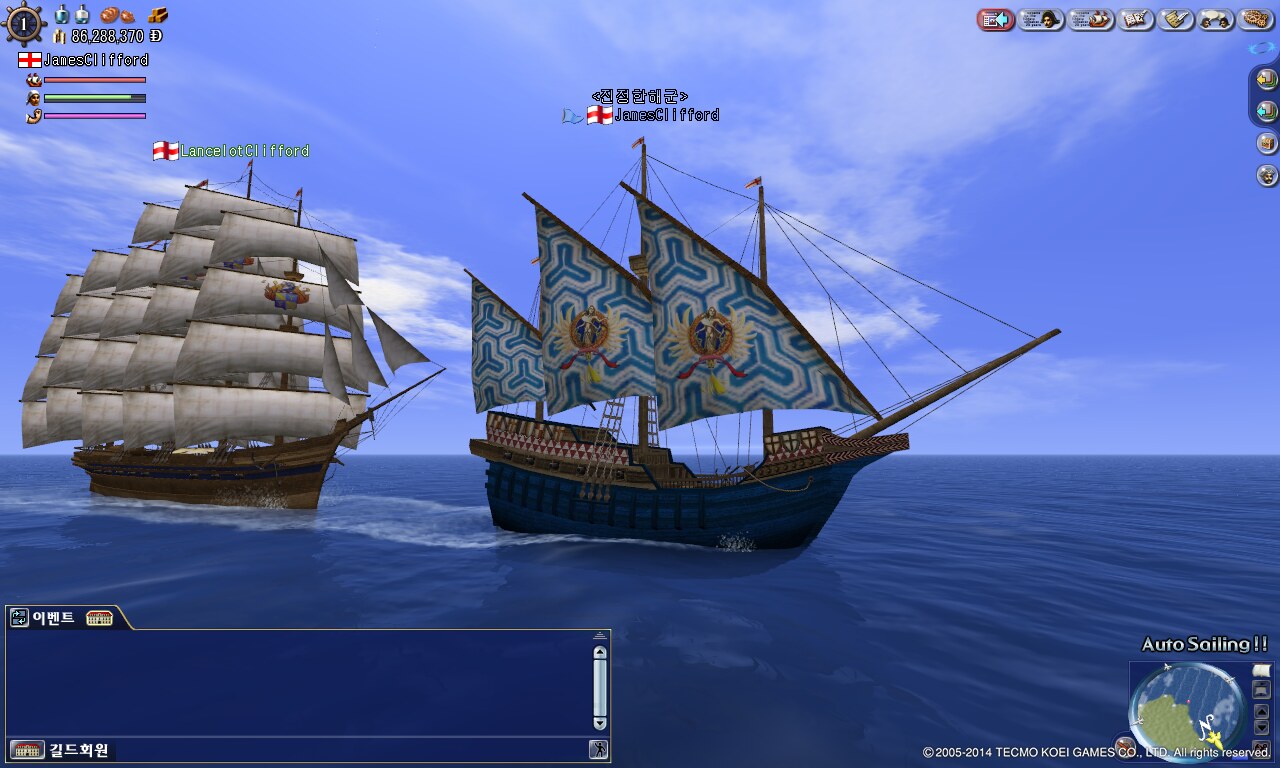Screen dimensions: 1280x768
Task: Open the open-book menu button
Action: tap(1136, 19)
